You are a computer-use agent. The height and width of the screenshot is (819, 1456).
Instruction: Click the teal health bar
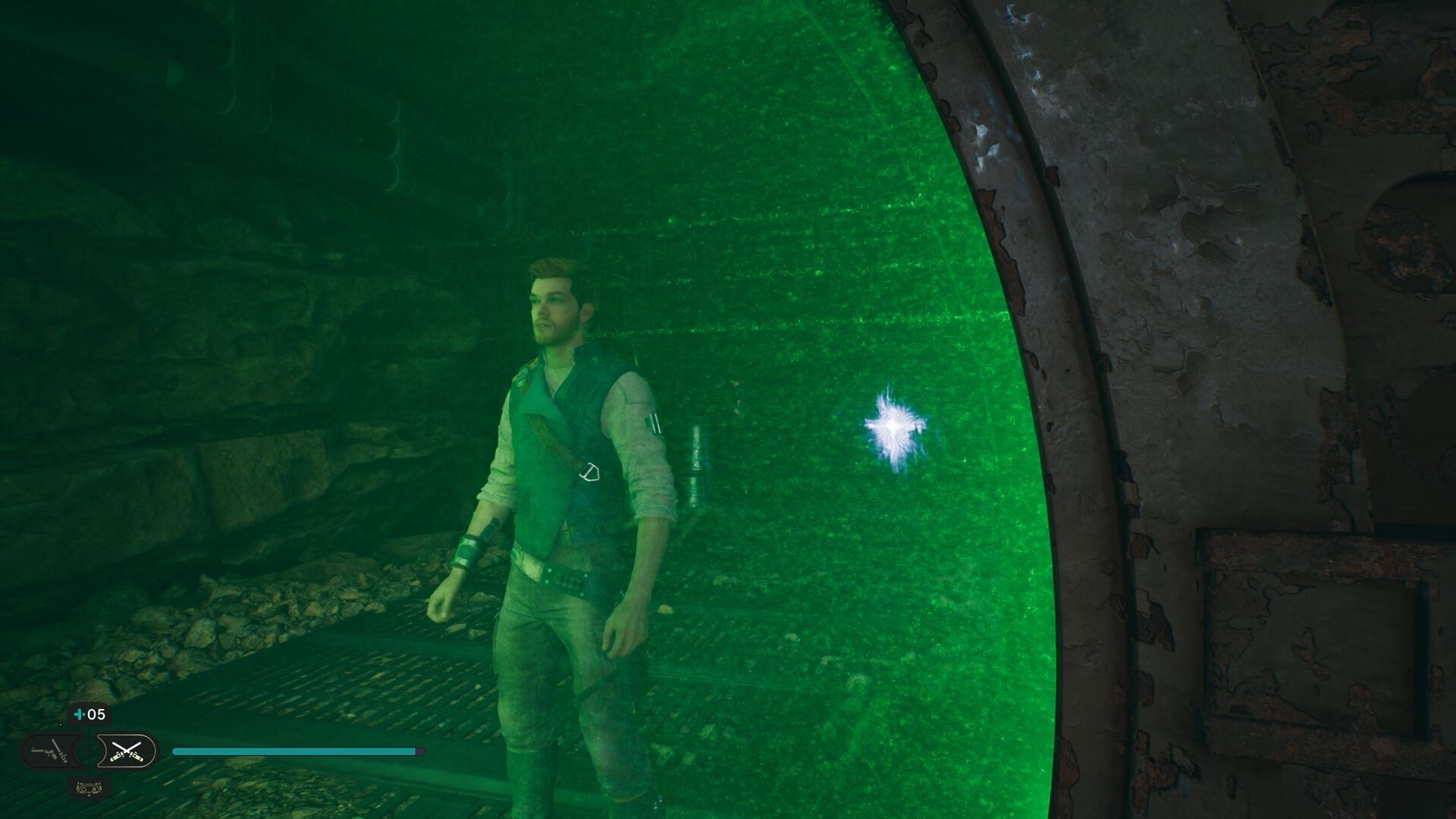click(296, 751)
